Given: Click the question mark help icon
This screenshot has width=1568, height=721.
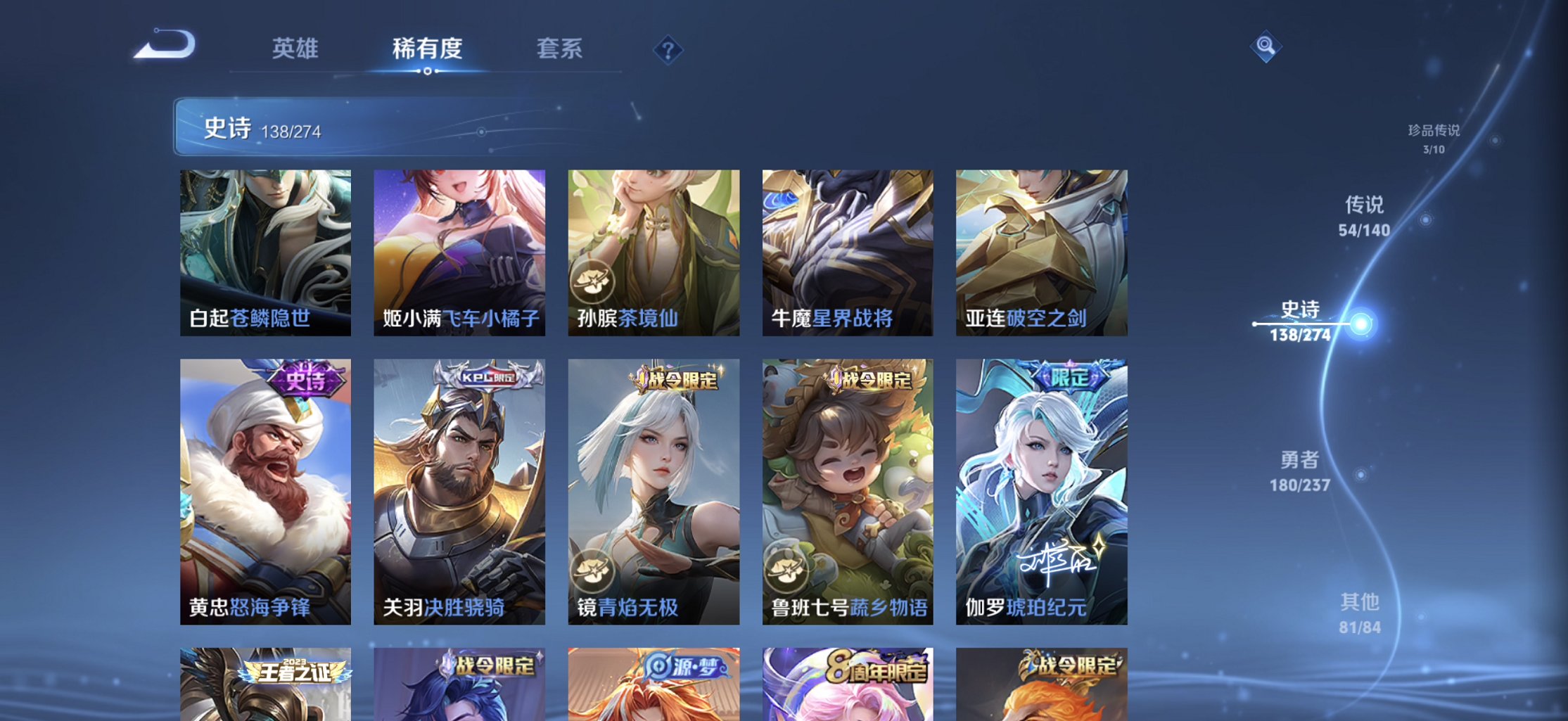Looking at the screenshot, I should (x=667, y=49).
